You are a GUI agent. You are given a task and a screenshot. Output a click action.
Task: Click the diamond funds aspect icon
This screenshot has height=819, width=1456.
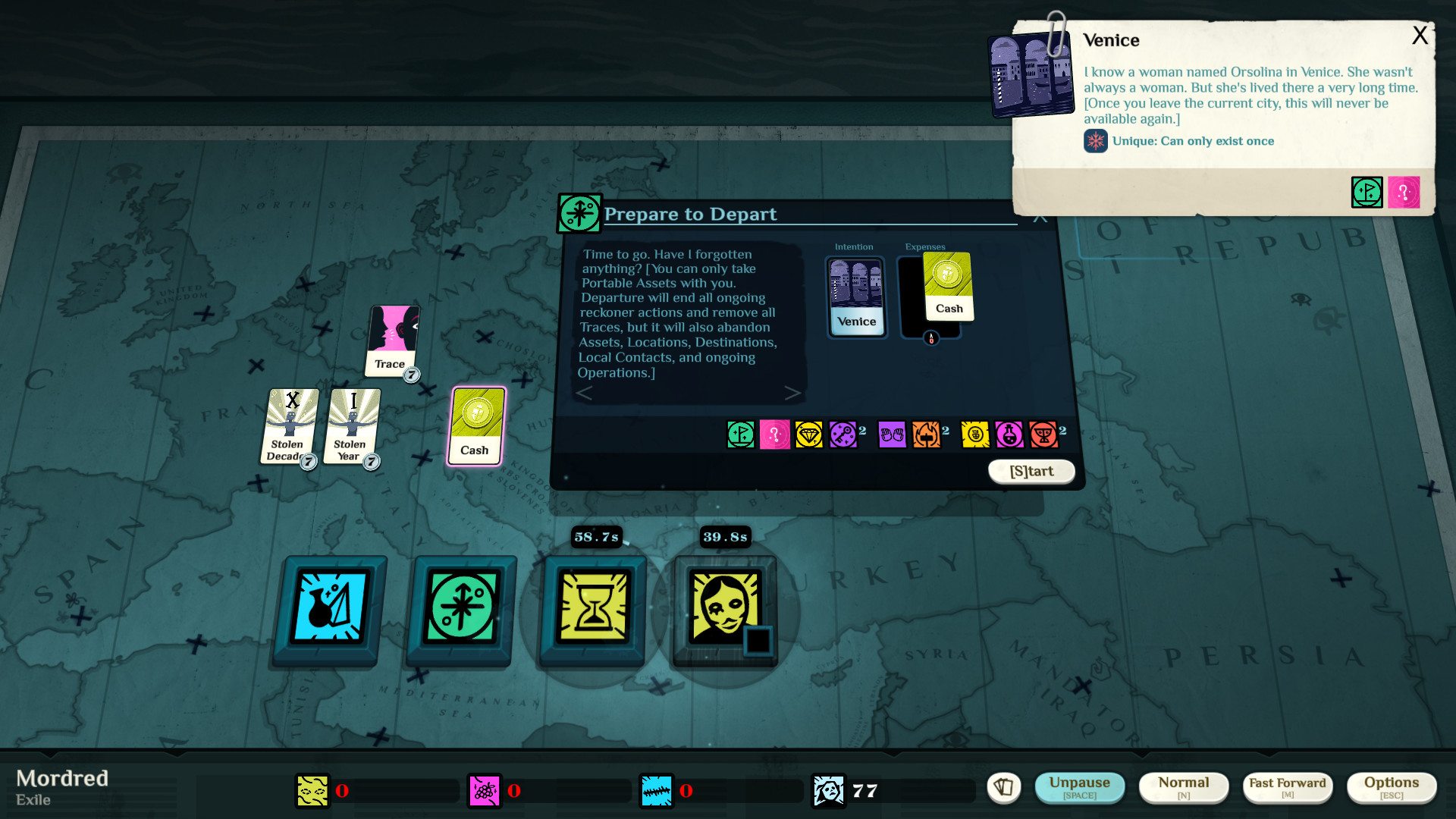coord(810,435)
